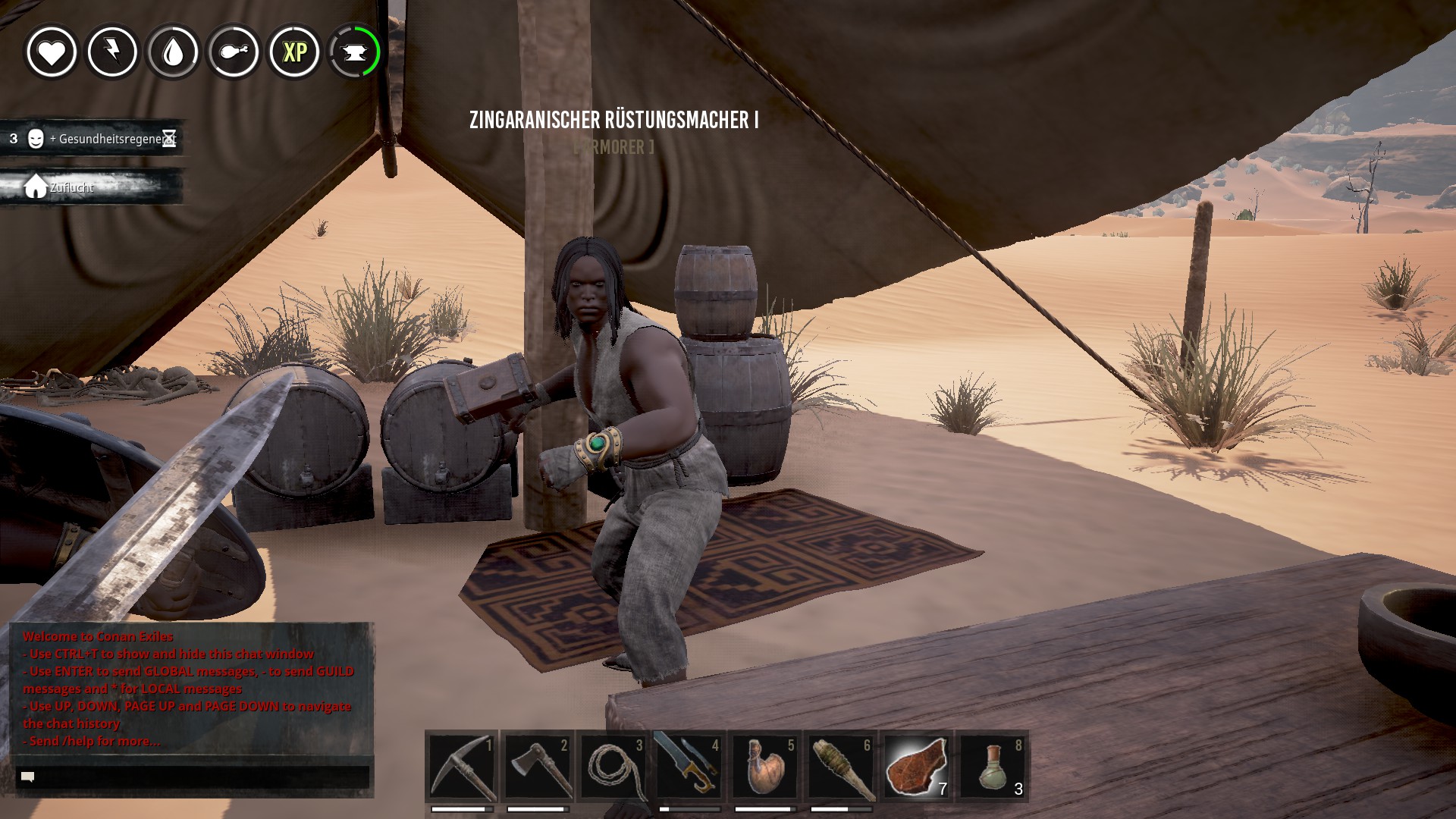Use the green potion flask slot

[x=992, y=767]
